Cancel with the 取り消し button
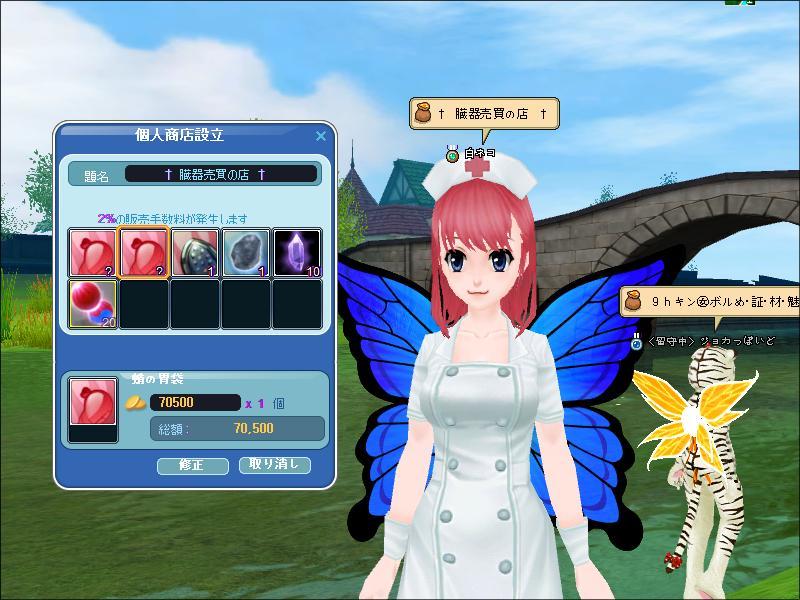800x600 pixels. click(274, 465)
